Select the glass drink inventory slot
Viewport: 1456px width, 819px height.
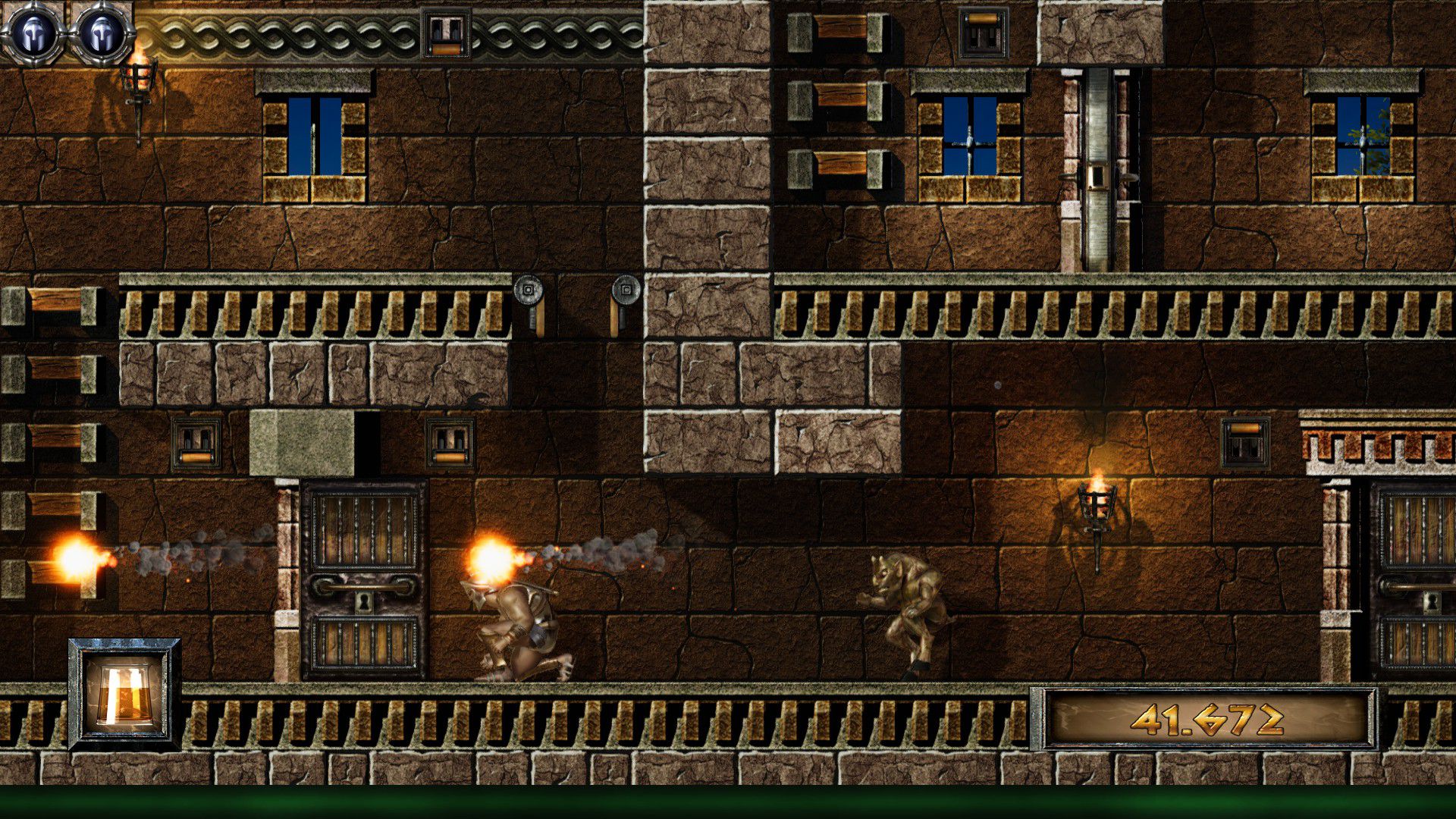pyautogui.click(x=124, y=694)
